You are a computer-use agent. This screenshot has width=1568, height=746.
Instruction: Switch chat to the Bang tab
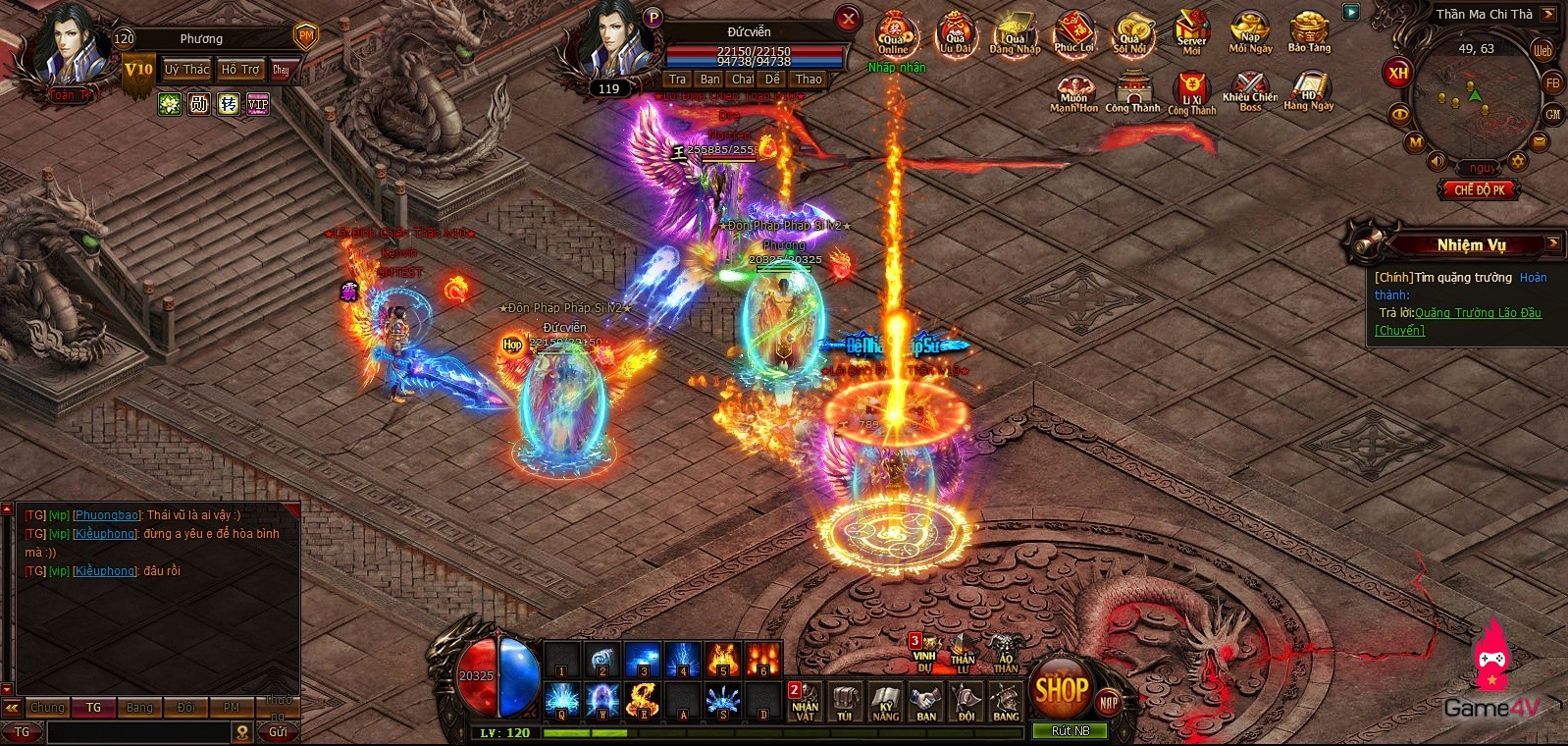click(139, 708)
